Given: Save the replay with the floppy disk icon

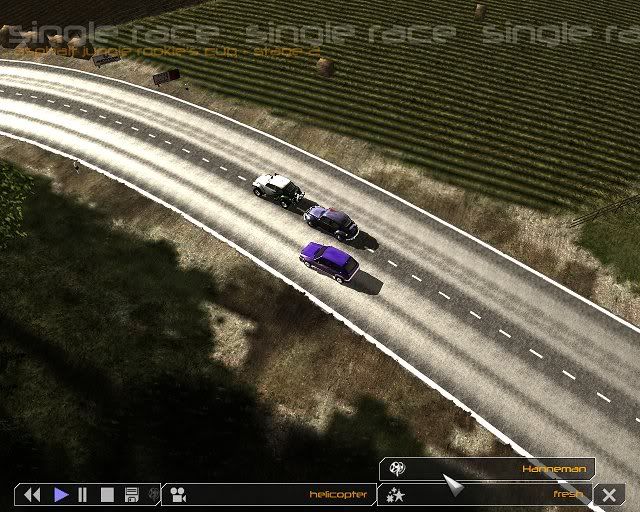Looking at the screenshot, I should coord(131,494).
